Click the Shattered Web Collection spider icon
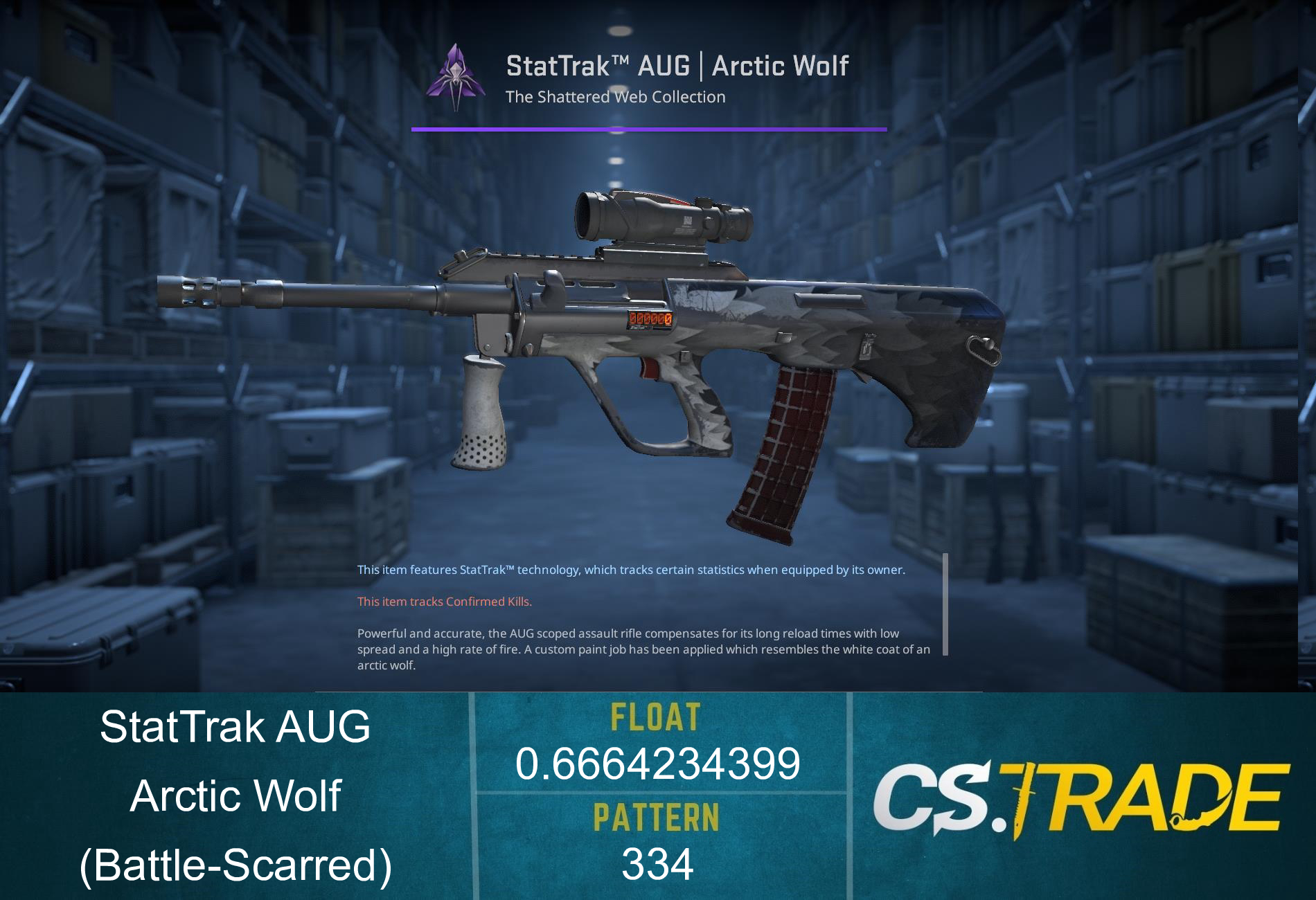Image resolution: width=1316 pixels, height=900 pixels. click(x=456, y=76)
